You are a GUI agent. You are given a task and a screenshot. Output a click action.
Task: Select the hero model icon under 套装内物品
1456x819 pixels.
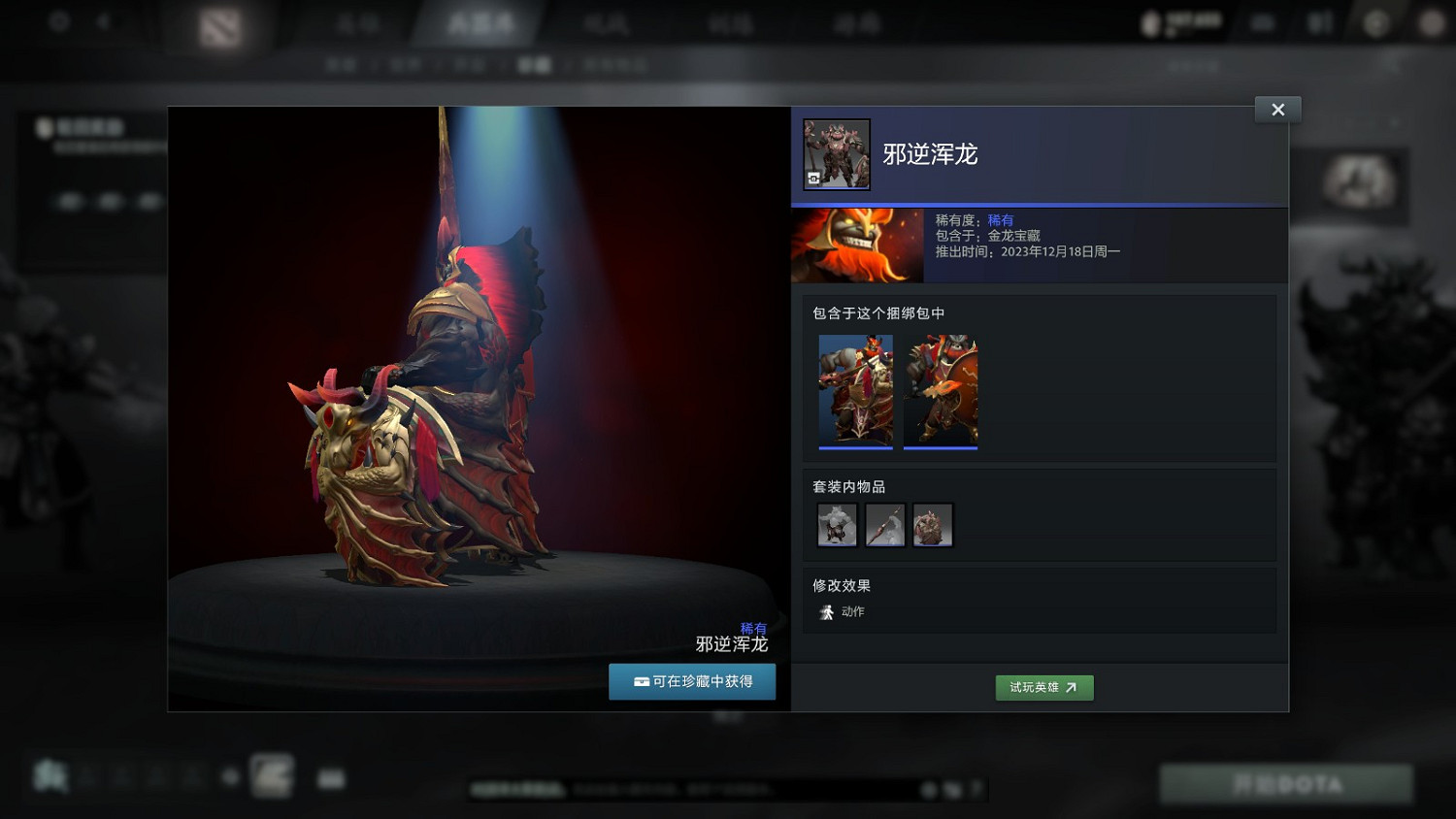(837, 525)
